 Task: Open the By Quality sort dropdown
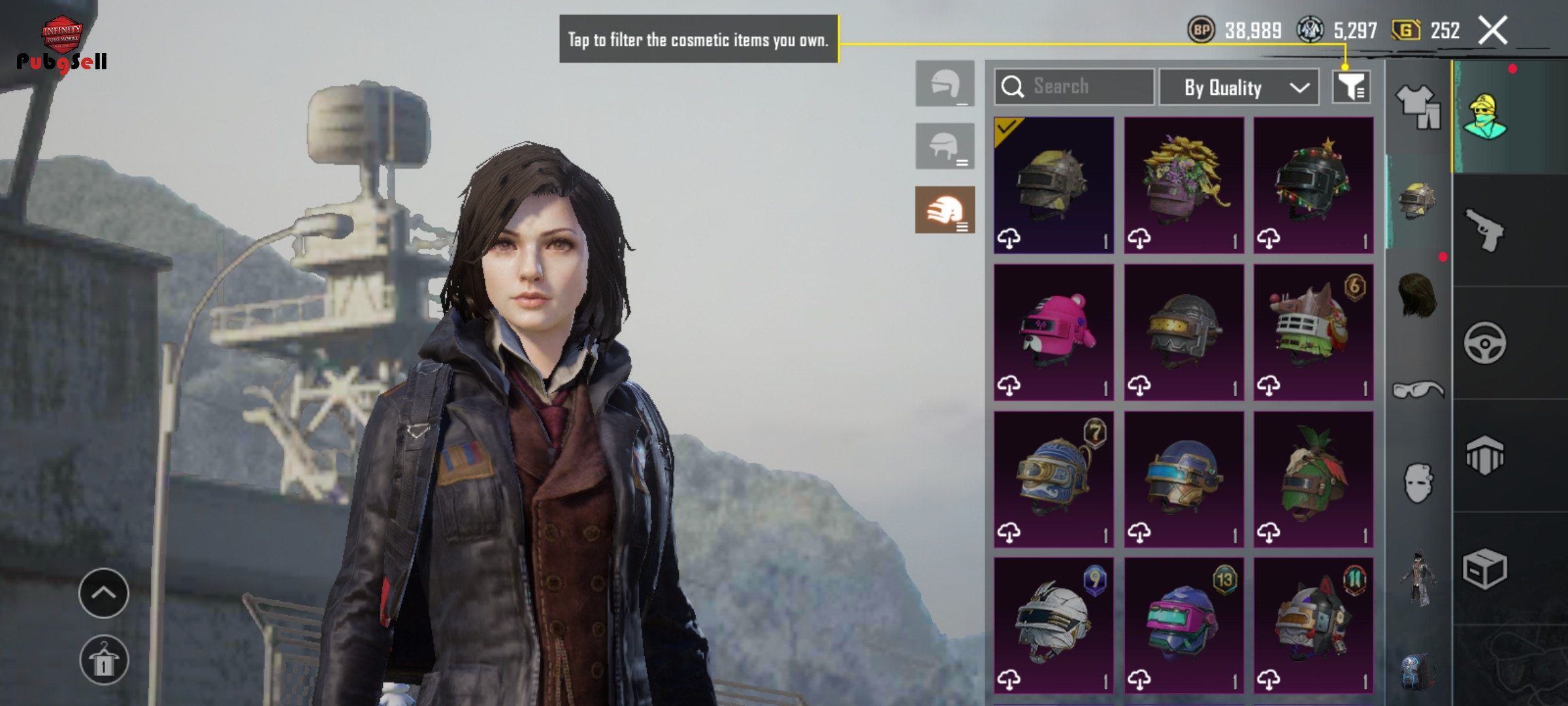pos(1238,87)
